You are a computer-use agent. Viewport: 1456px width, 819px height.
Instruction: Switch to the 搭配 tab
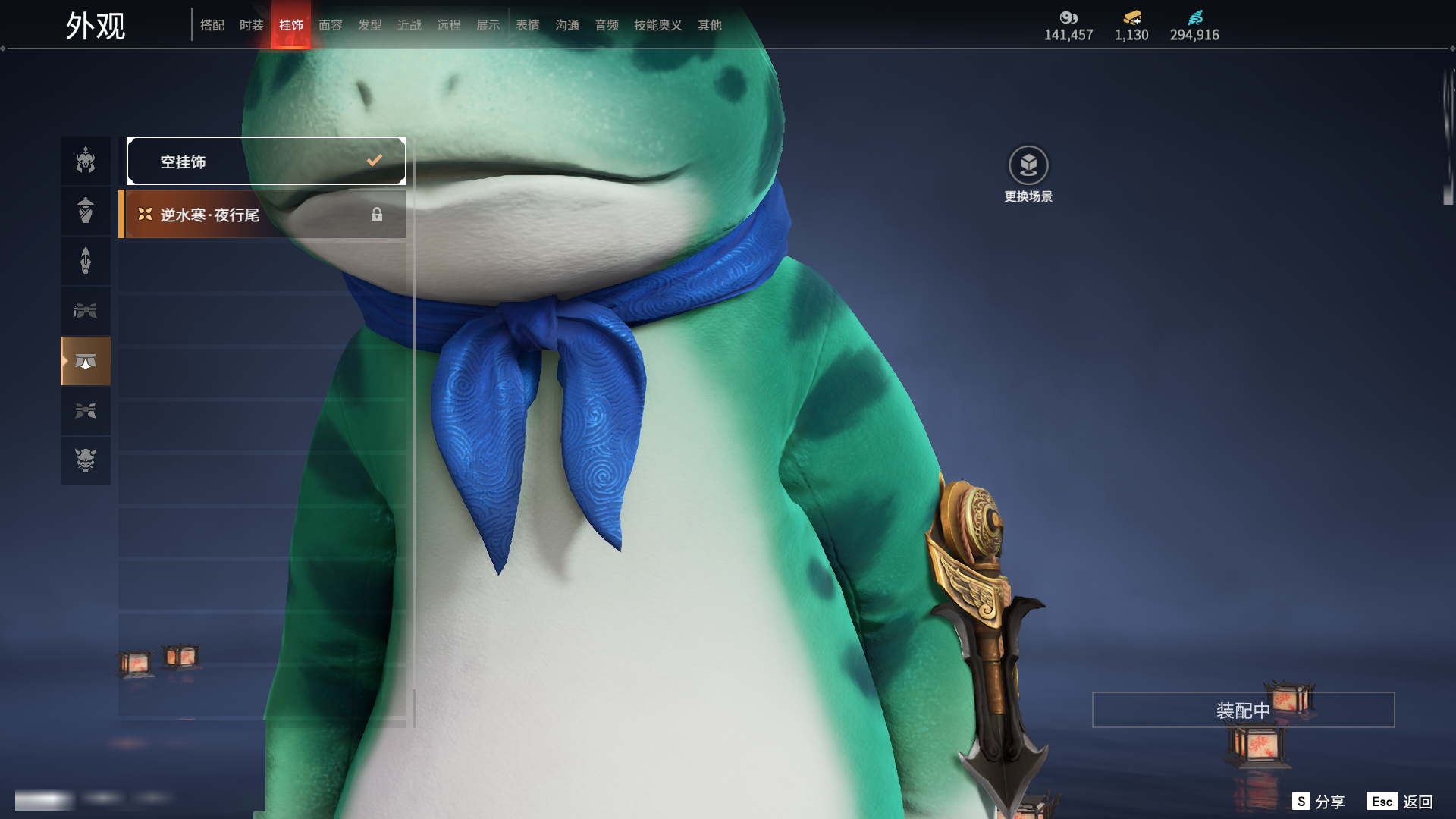(212, 25)
